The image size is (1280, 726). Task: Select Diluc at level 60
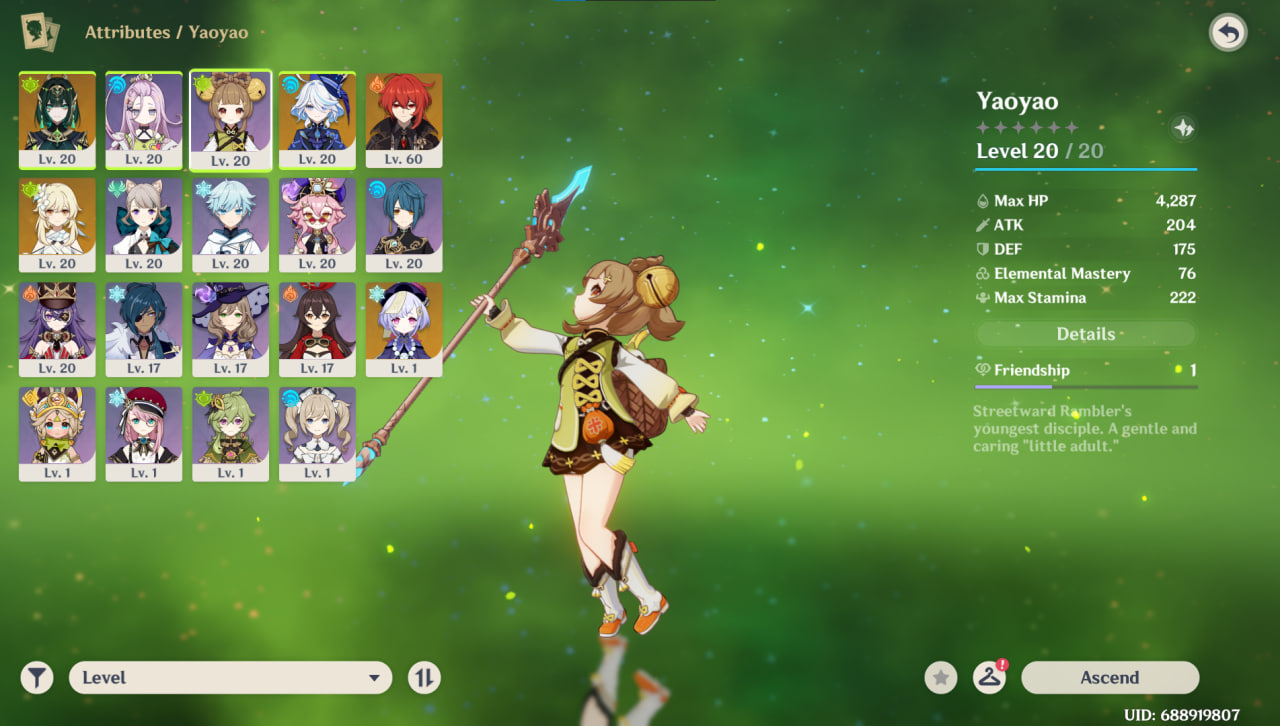click(x=404, y=119)
